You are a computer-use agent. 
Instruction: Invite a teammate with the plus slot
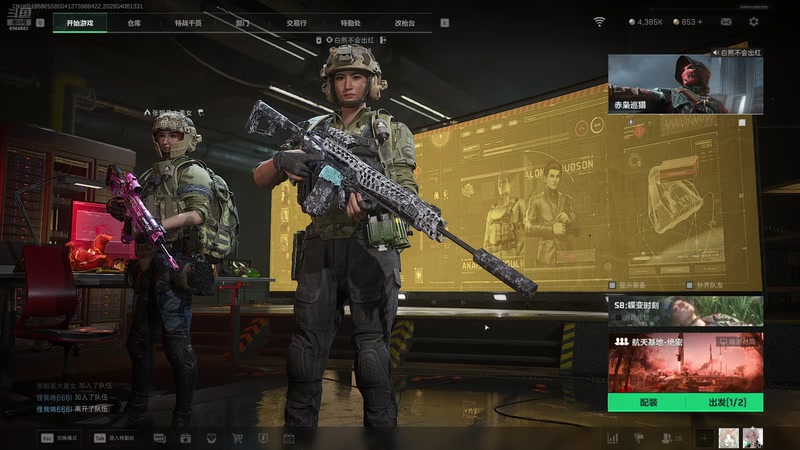[704, 438]
